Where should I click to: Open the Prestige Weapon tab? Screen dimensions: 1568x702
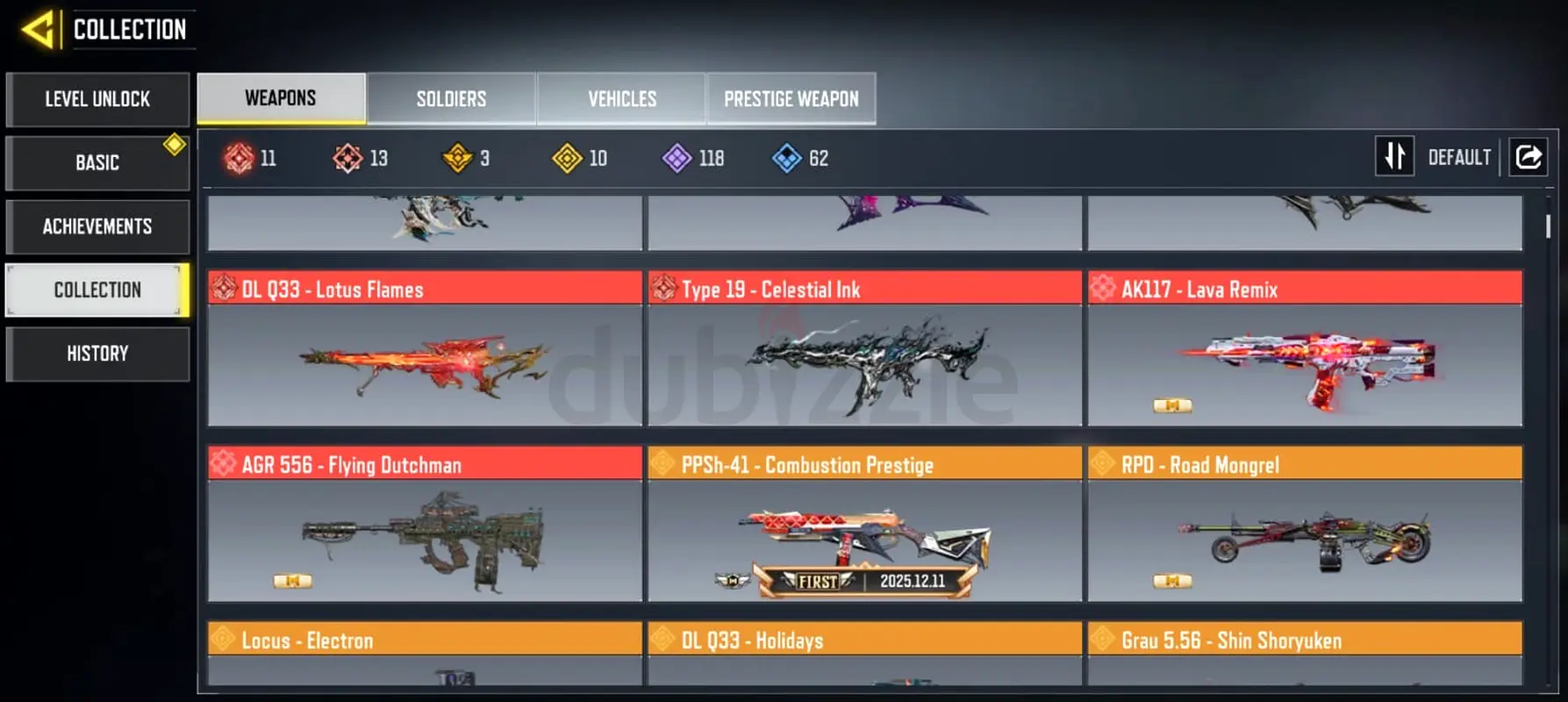(791, 98)
